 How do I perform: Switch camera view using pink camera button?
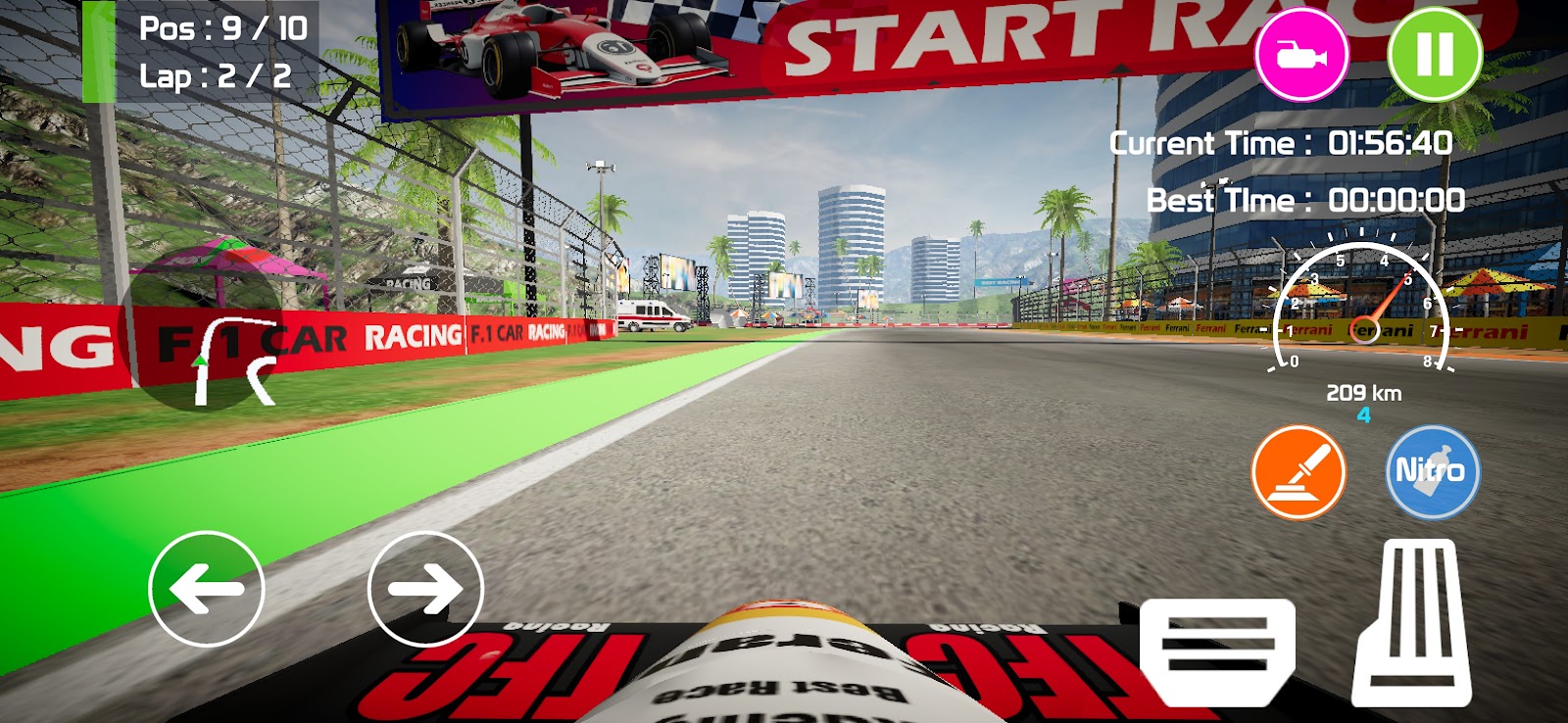coord(1301,55)
